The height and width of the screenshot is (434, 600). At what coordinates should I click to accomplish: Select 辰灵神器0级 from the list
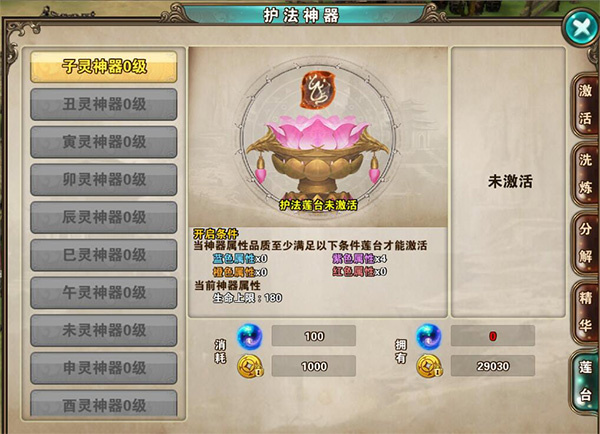[x=104, y=217]
